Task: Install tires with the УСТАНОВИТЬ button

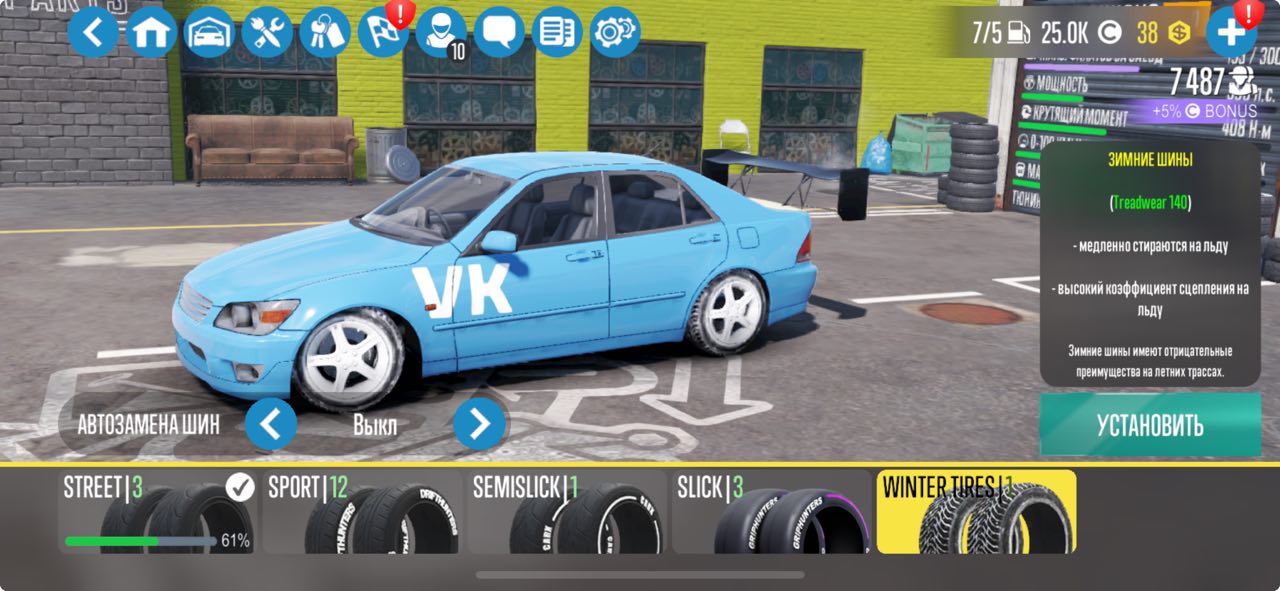Action: tap(1150, 425)
